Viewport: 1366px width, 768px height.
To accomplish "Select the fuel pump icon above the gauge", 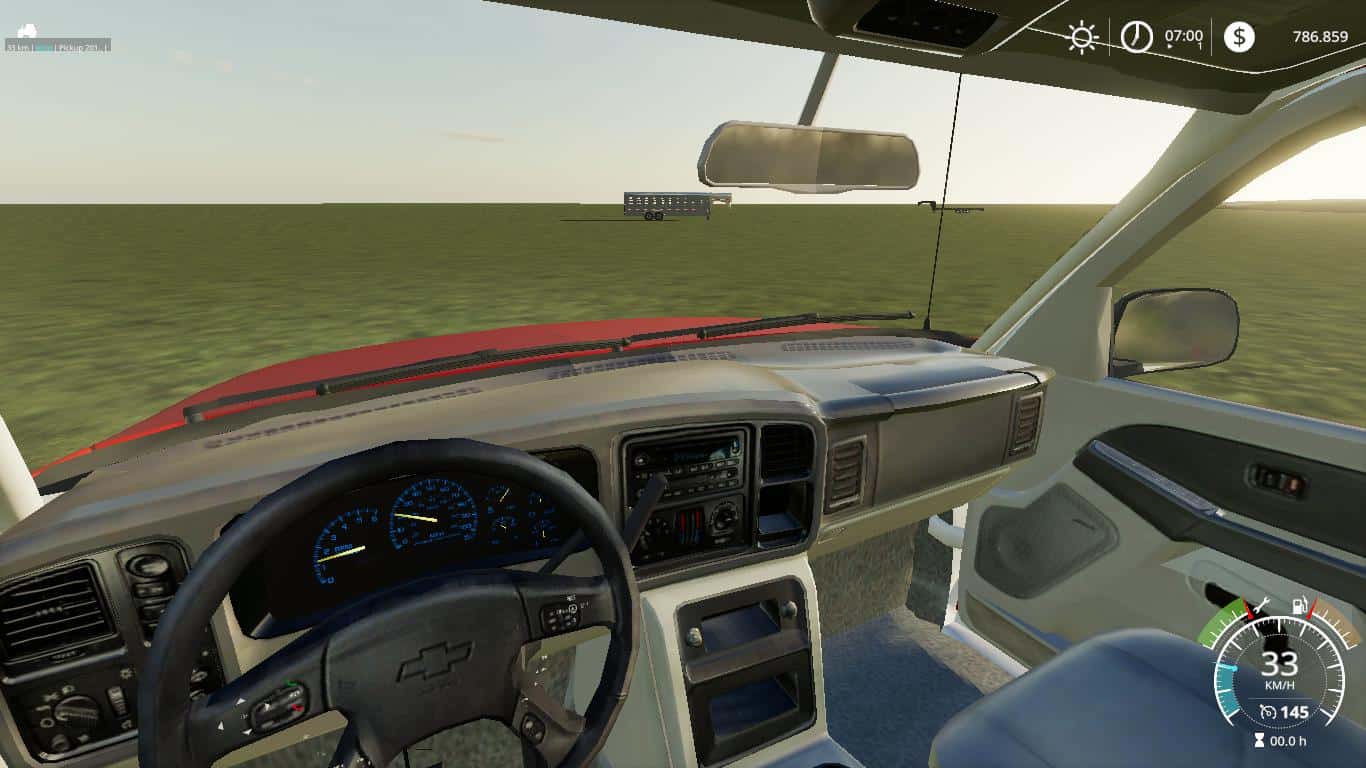I will click(1299, 606).
